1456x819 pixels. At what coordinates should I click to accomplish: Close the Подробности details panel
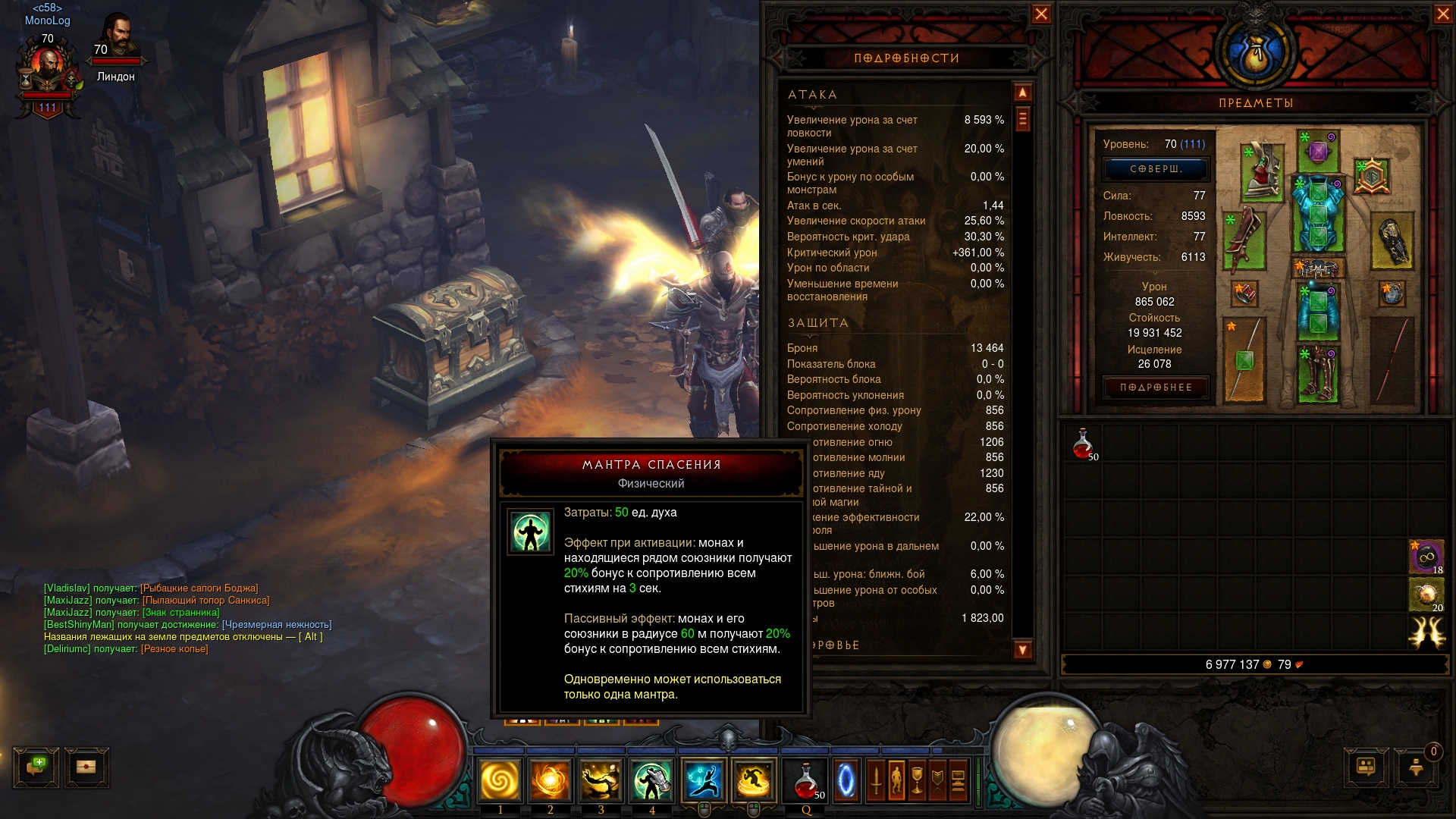[x=1041, y=14]
